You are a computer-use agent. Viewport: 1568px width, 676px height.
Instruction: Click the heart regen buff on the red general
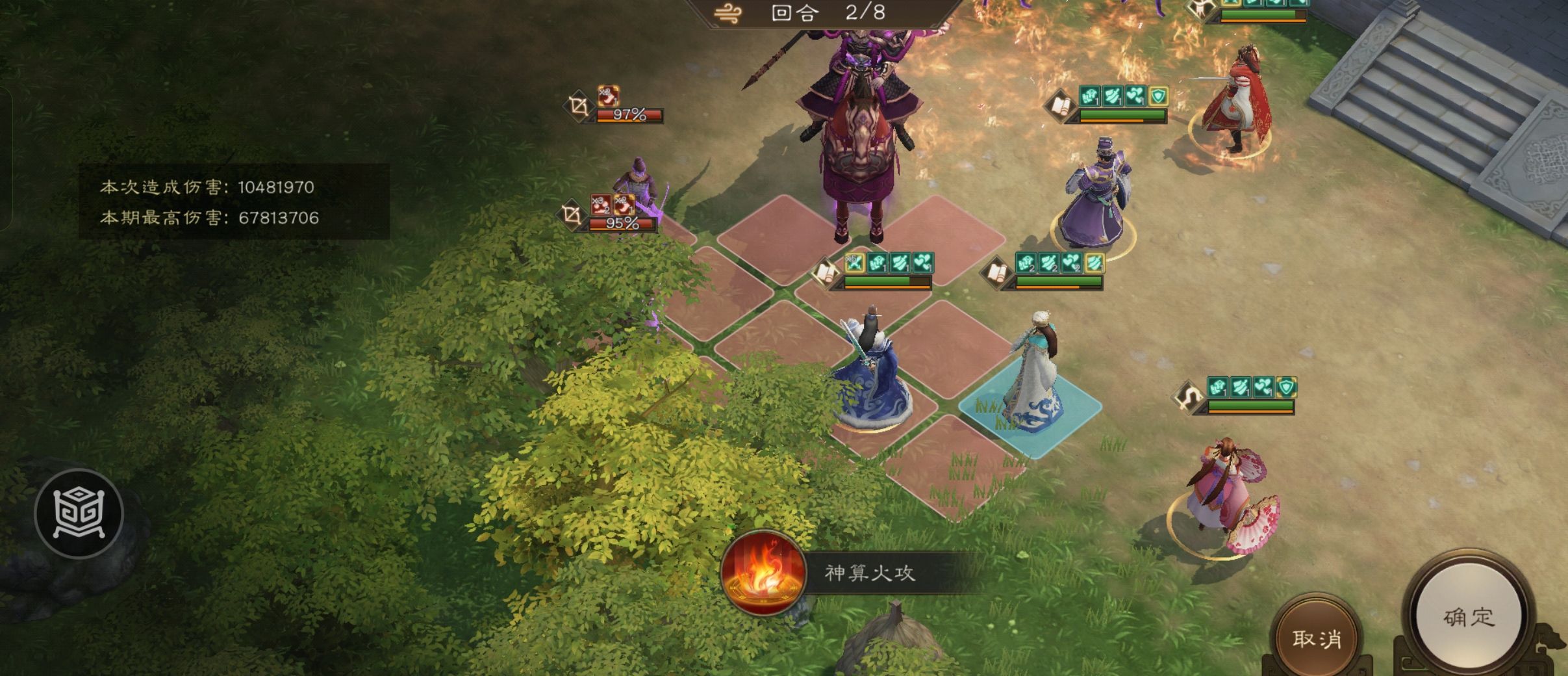(1135, 96)
